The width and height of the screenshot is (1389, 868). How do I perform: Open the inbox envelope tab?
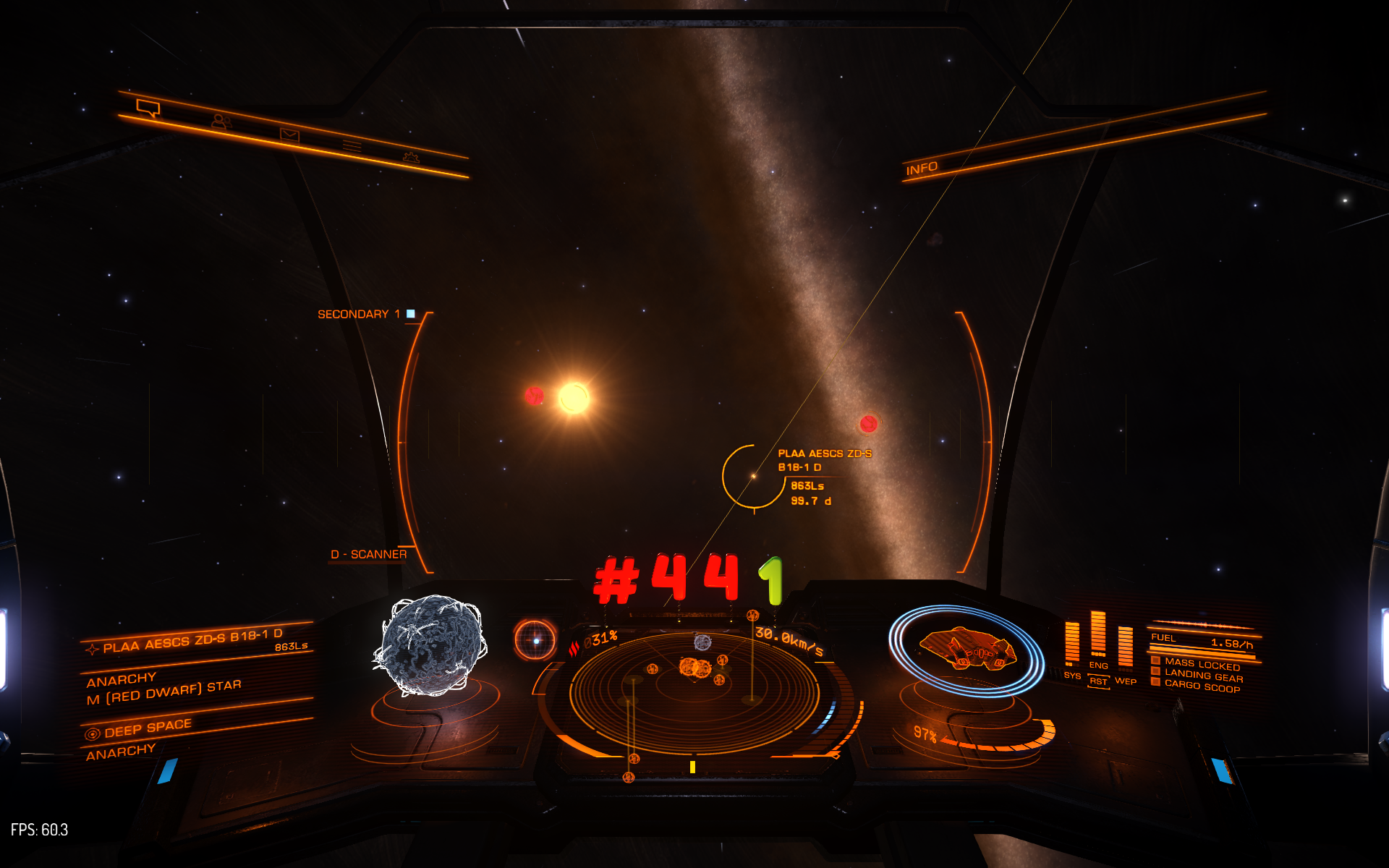289,135
